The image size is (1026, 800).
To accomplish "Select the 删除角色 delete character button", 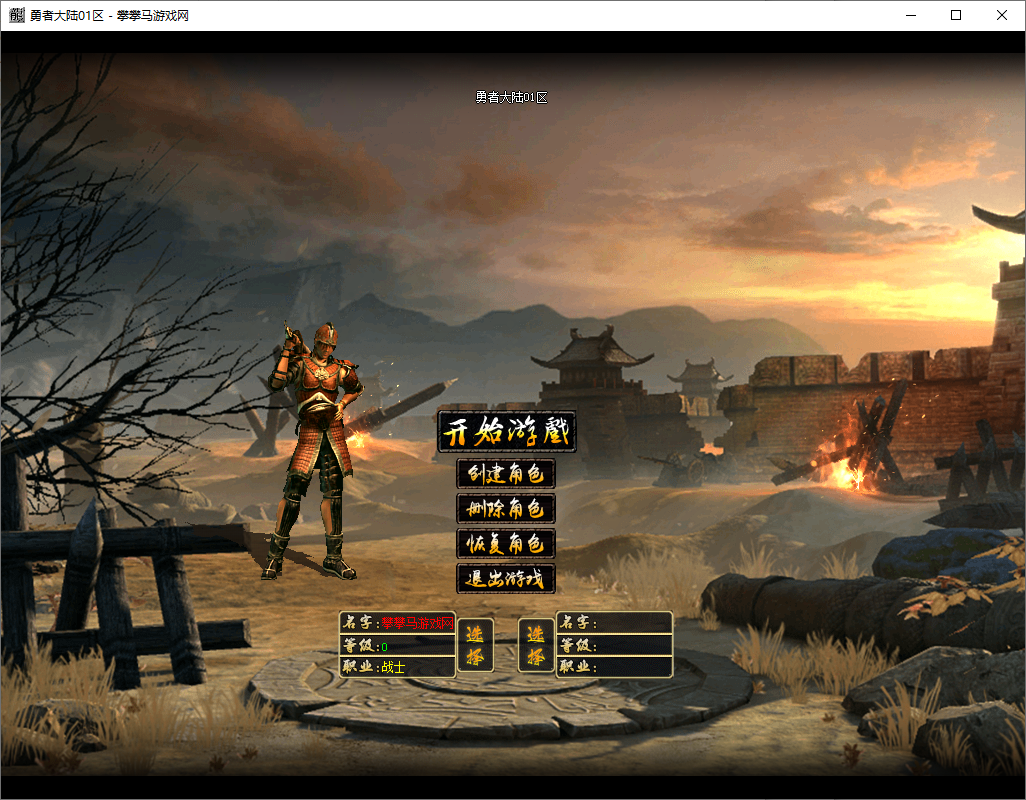I will 506,508.
